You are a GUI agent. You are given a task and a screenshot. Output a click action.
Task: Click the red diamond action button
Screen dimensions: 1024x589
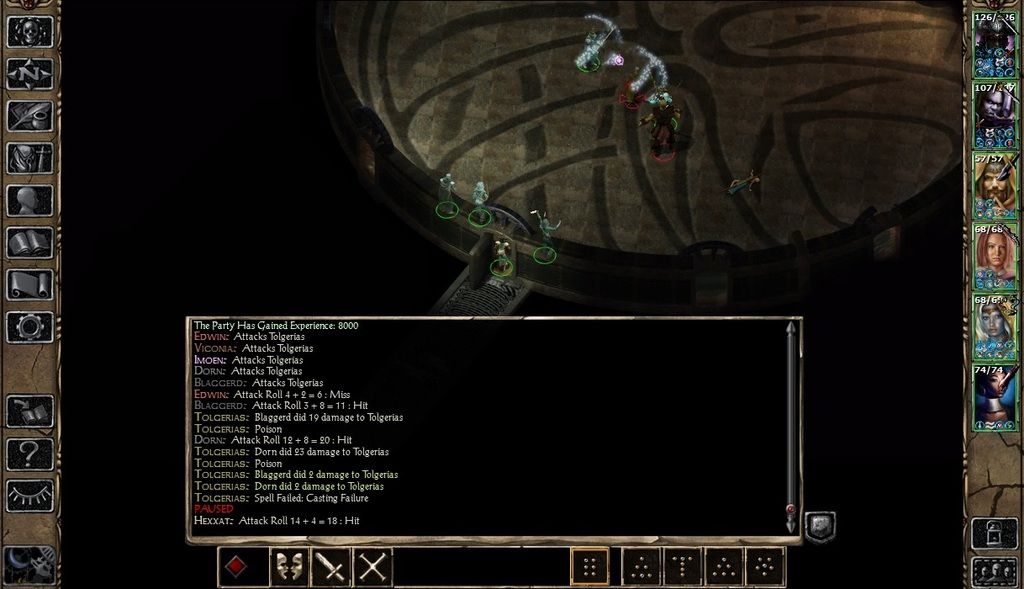(235, 567)
